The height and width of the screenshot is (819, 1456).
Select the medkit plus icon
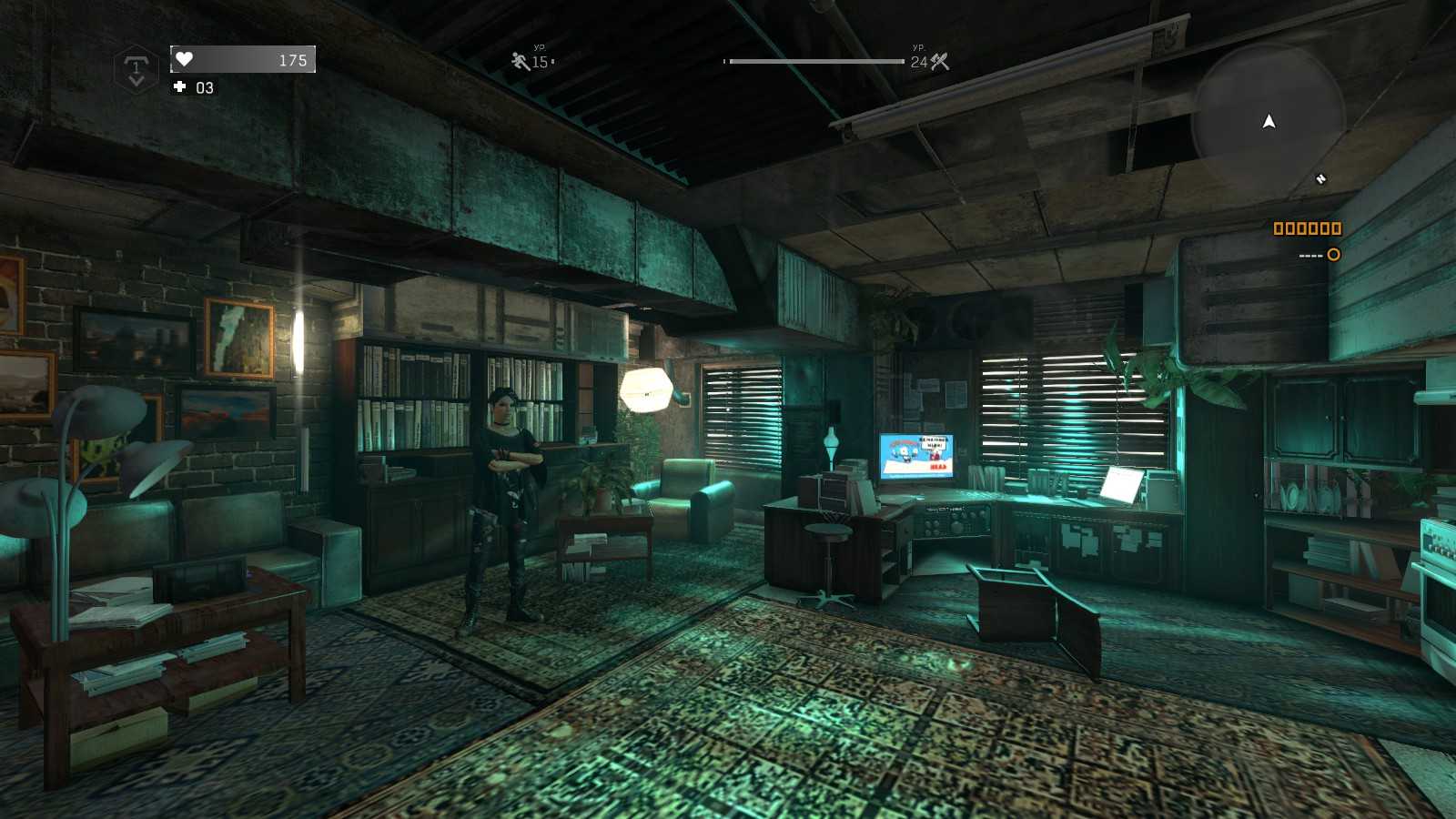coord(179,86)
